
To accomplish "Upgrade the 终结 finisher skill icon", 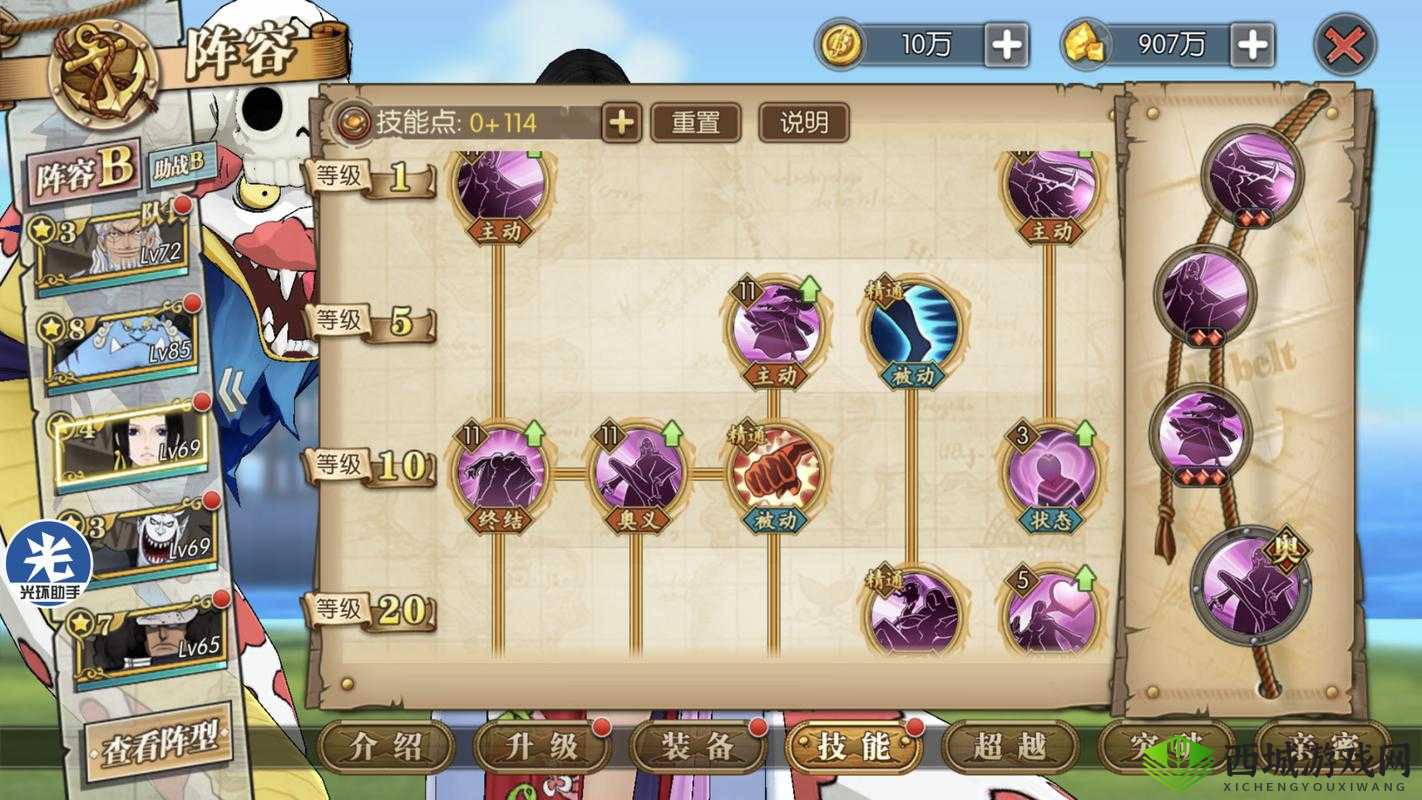I will (501, 470).
